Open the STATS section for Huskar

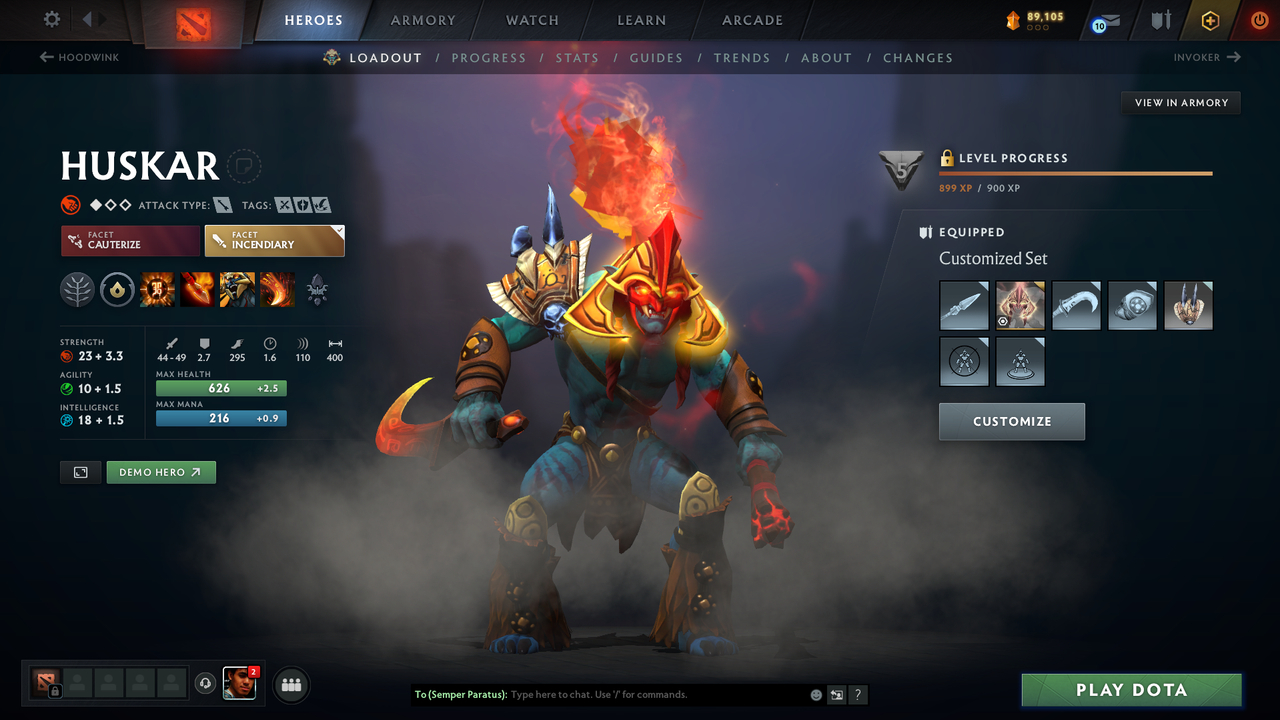pos(578,58)
